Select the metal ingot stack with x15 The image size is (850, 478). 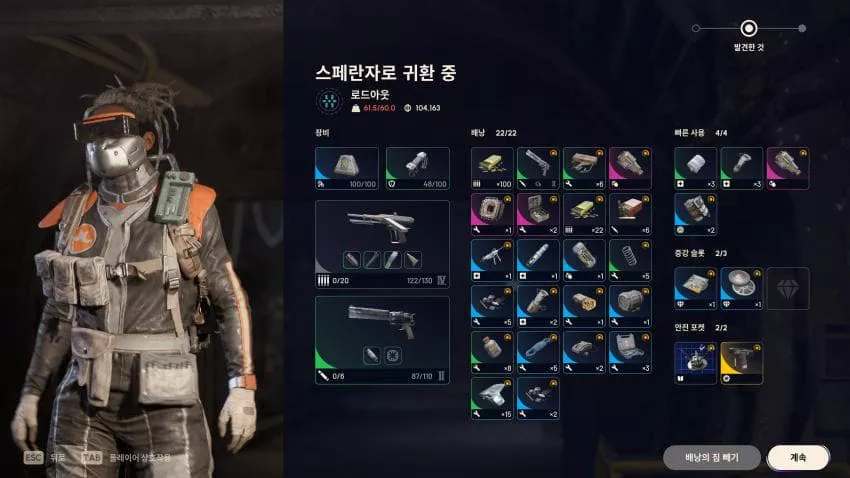coord(492,398)
